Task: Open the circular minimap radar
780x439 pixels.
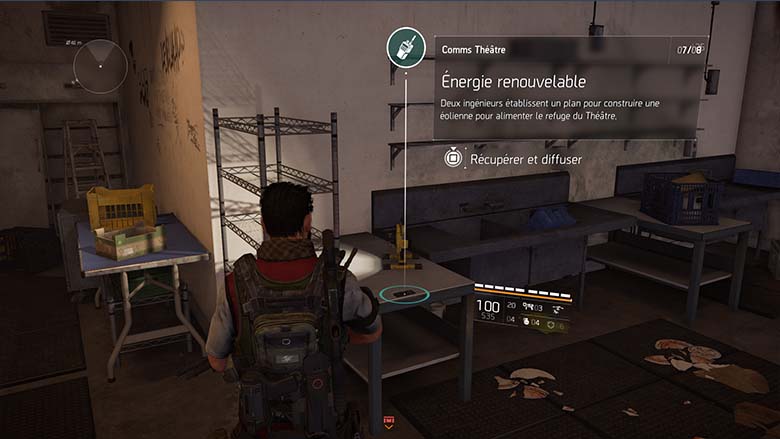Action: (100, 66)
